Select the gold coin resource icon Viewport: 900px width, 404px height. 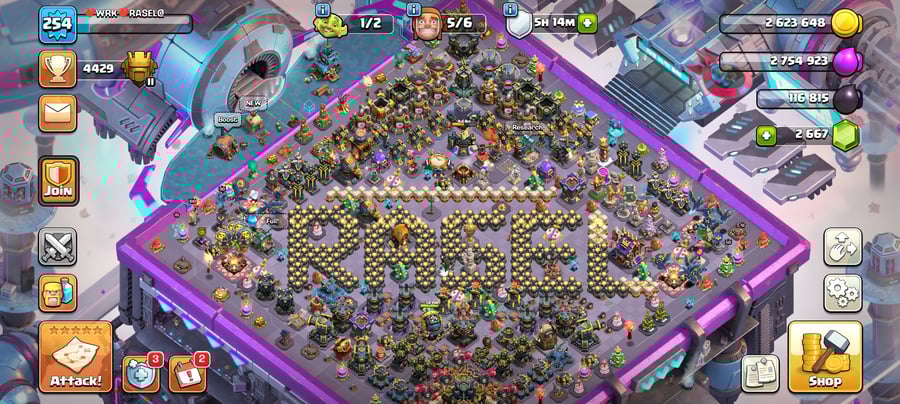tap(845, 22)
